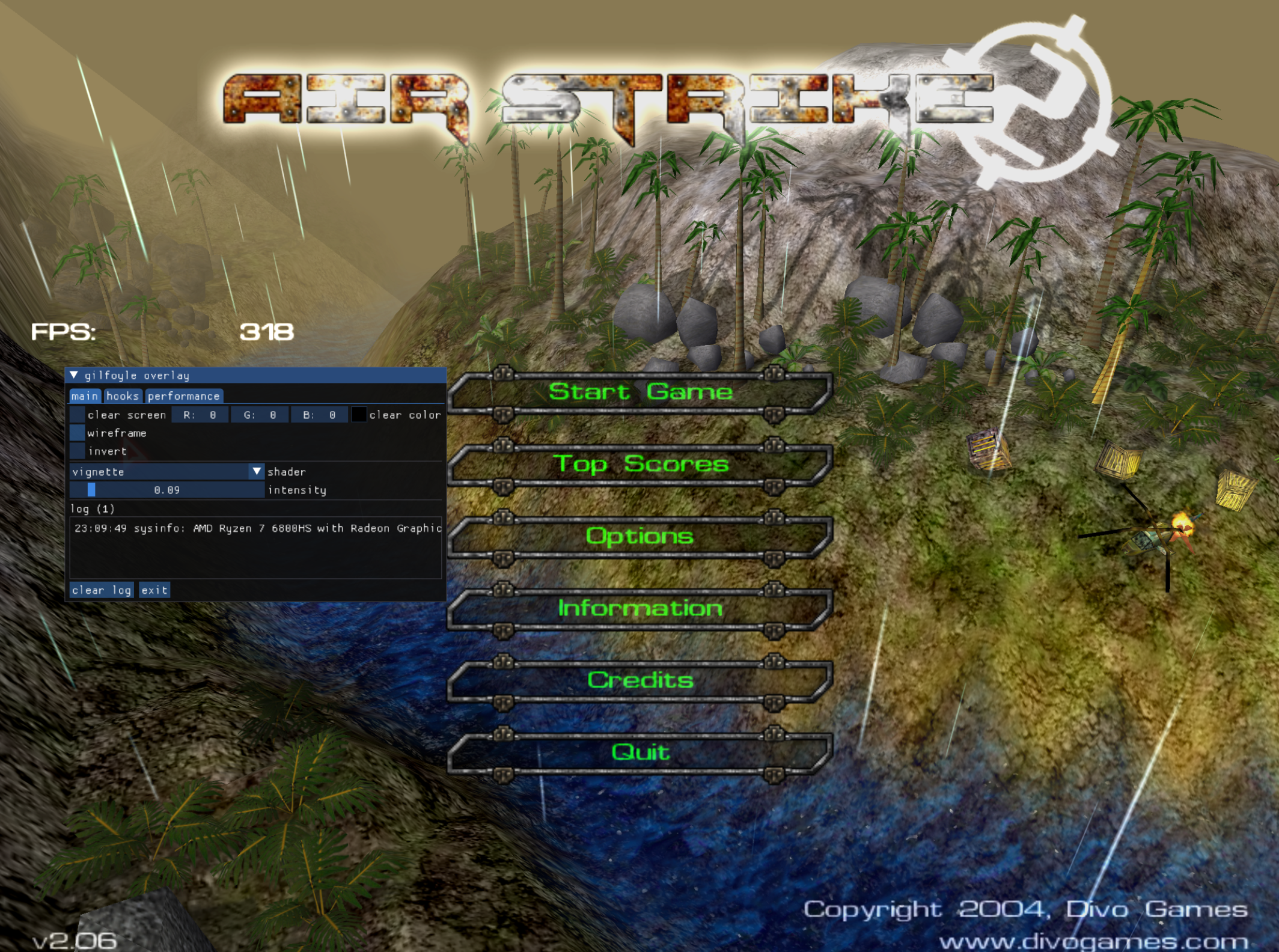The height and width of the screenshot is (952, 1279).
Task: Toggle wireframe rendering mode
Action: [x=76, y=433]
